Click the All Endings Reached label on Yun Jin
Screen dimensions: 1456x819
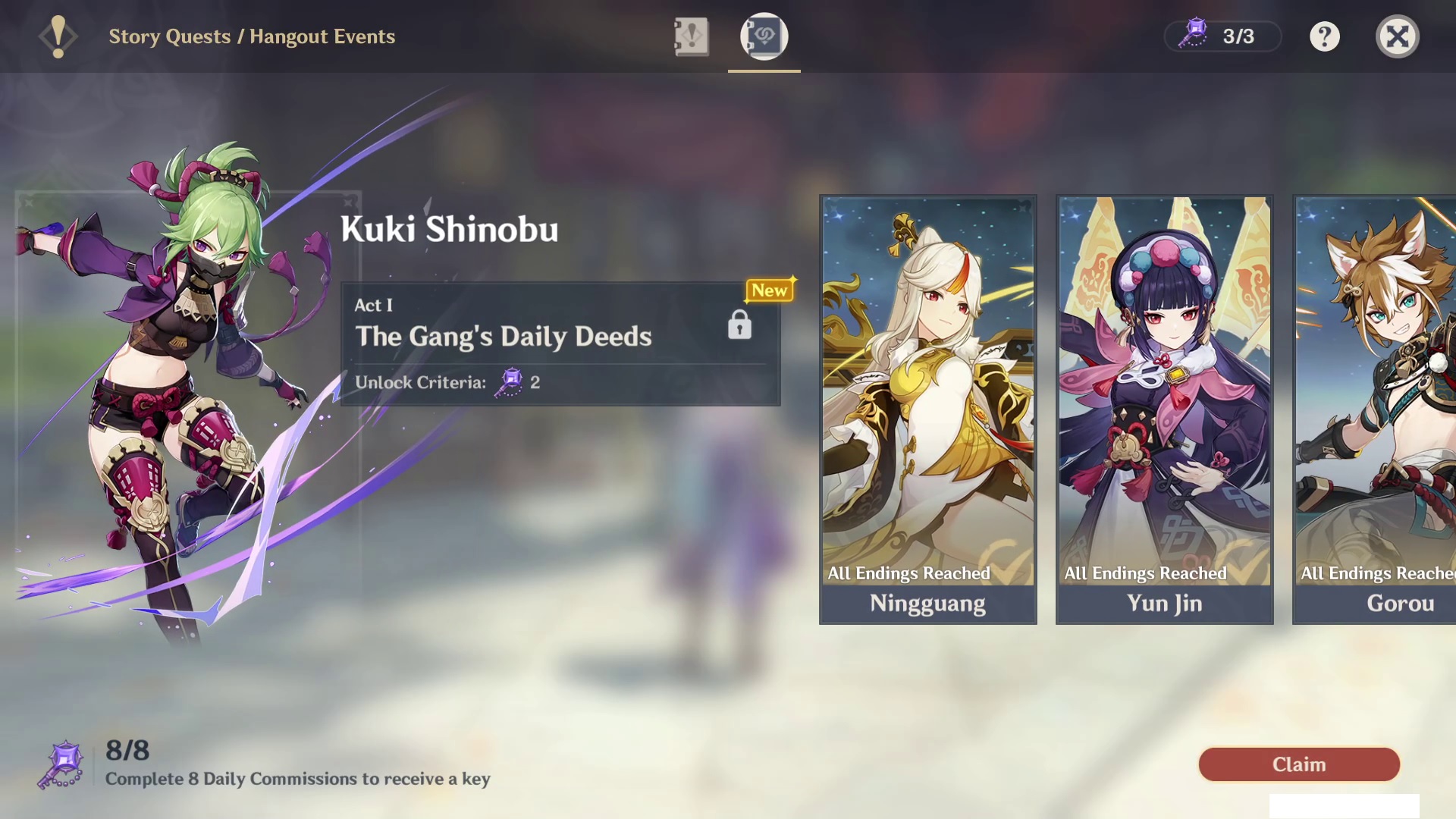pos(1145,573)
